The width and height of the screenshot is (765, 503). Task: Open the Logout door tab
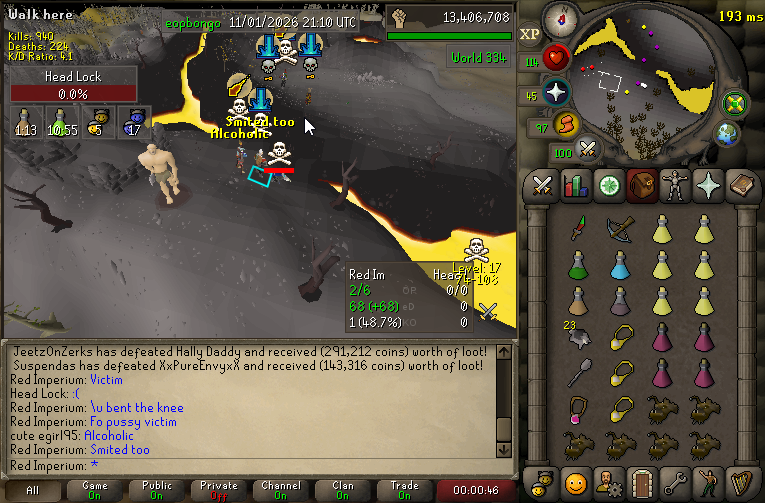coord(640,479)
